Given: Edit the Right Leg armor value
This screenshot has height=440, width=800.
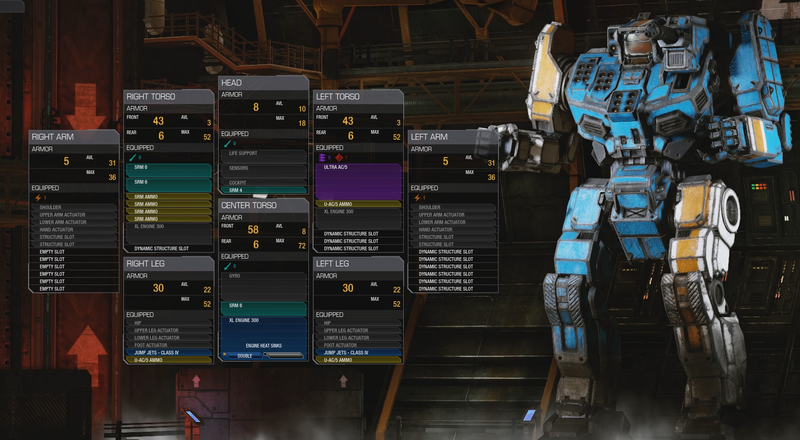Looking at the screenshot, I should [x=158, y=288].
